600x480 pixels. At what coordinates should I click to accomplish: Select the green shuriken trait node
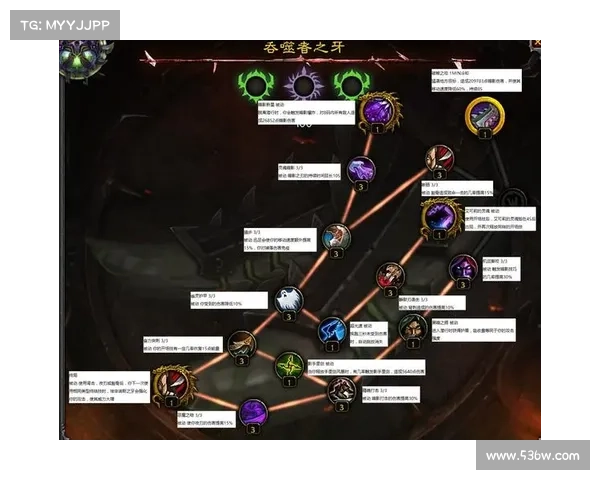289,364
